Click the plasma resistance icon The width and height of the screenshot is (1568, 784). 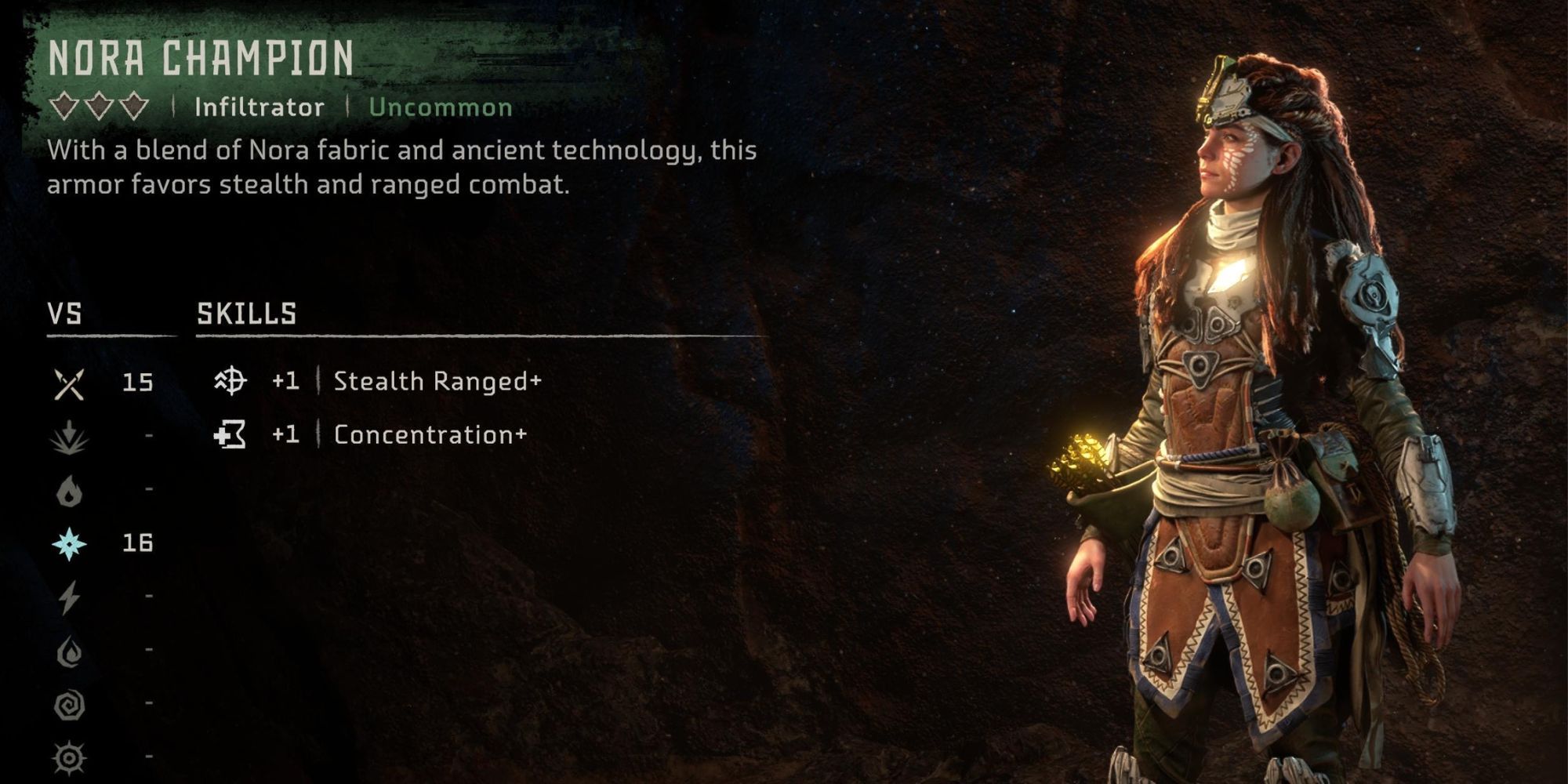coord(68,757)
